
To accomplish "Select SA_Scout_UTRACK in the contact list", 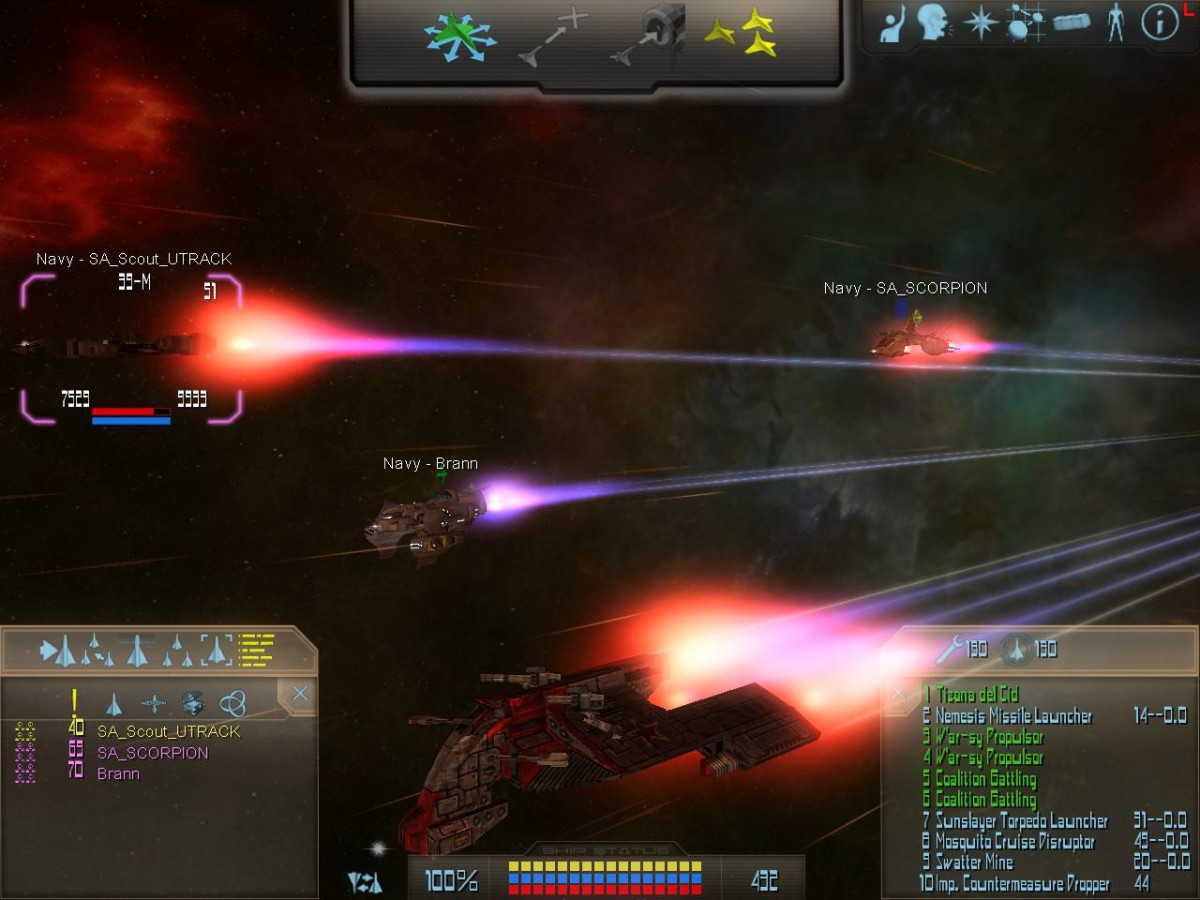I will (168, 732).
